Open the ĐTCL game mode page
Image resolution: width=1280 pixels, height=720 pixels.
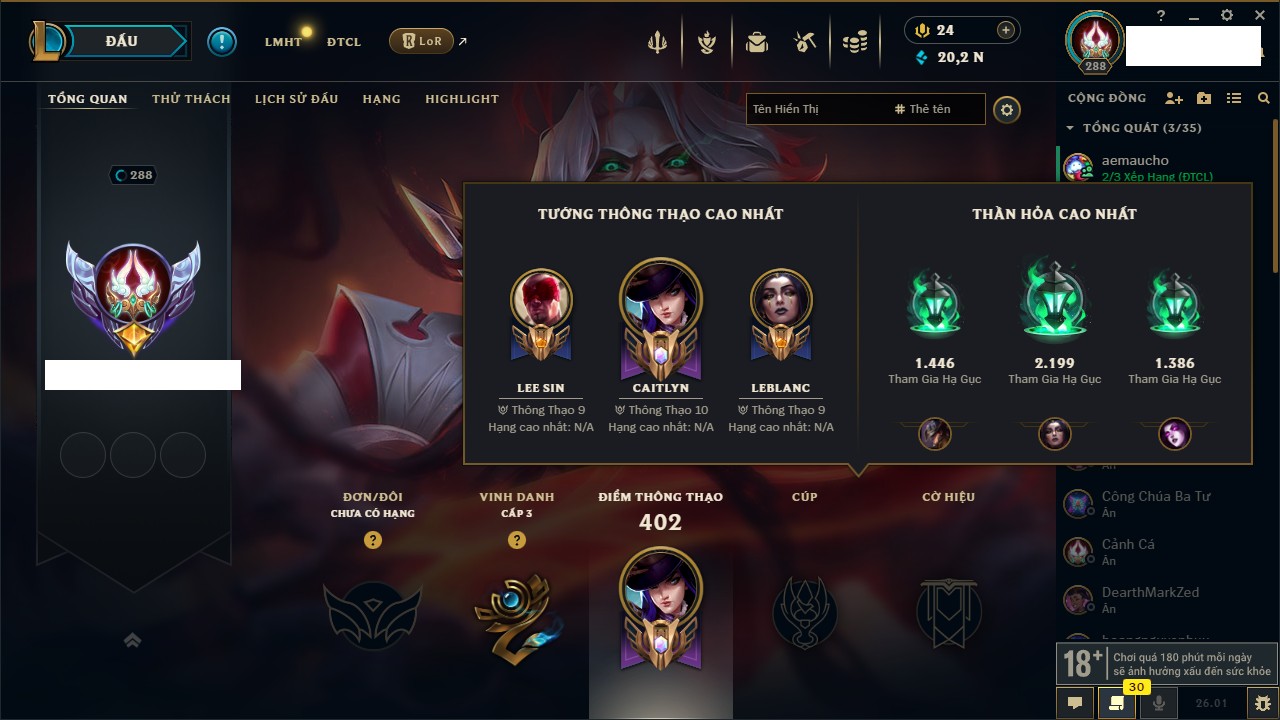[x=344, y=42]
